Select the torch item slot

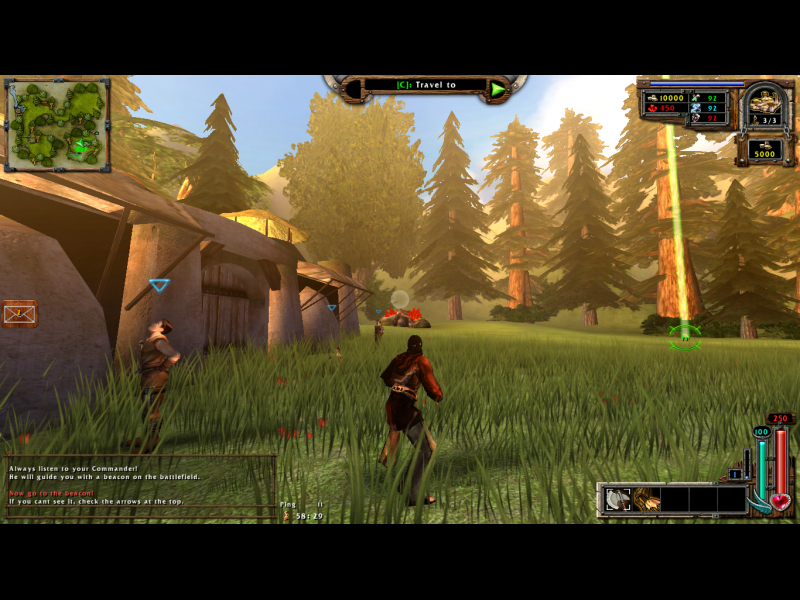(x=646, y=499)
